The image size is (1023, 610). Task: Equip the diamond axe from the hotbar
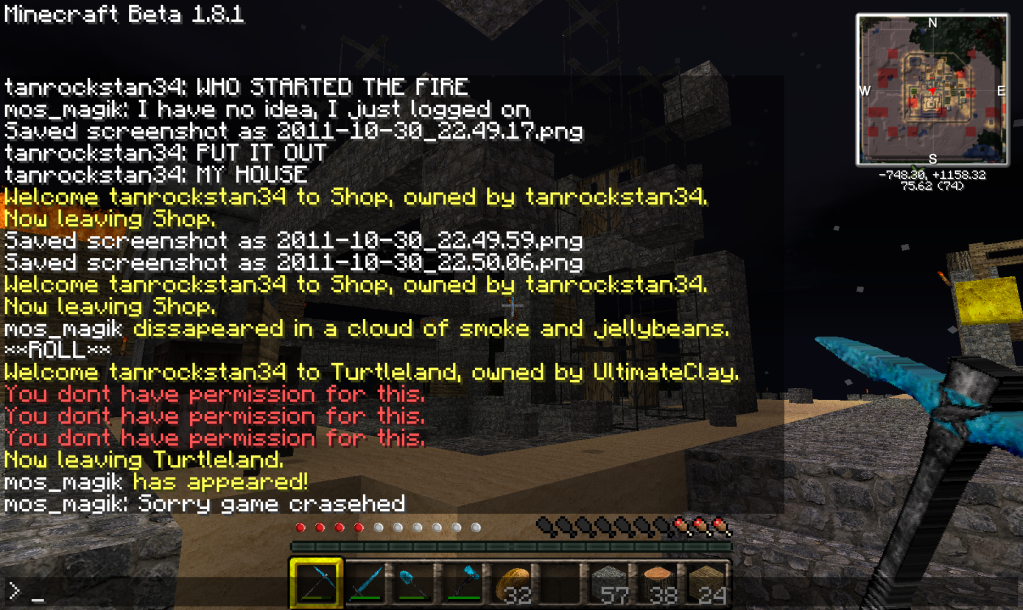tap(461, 582)
